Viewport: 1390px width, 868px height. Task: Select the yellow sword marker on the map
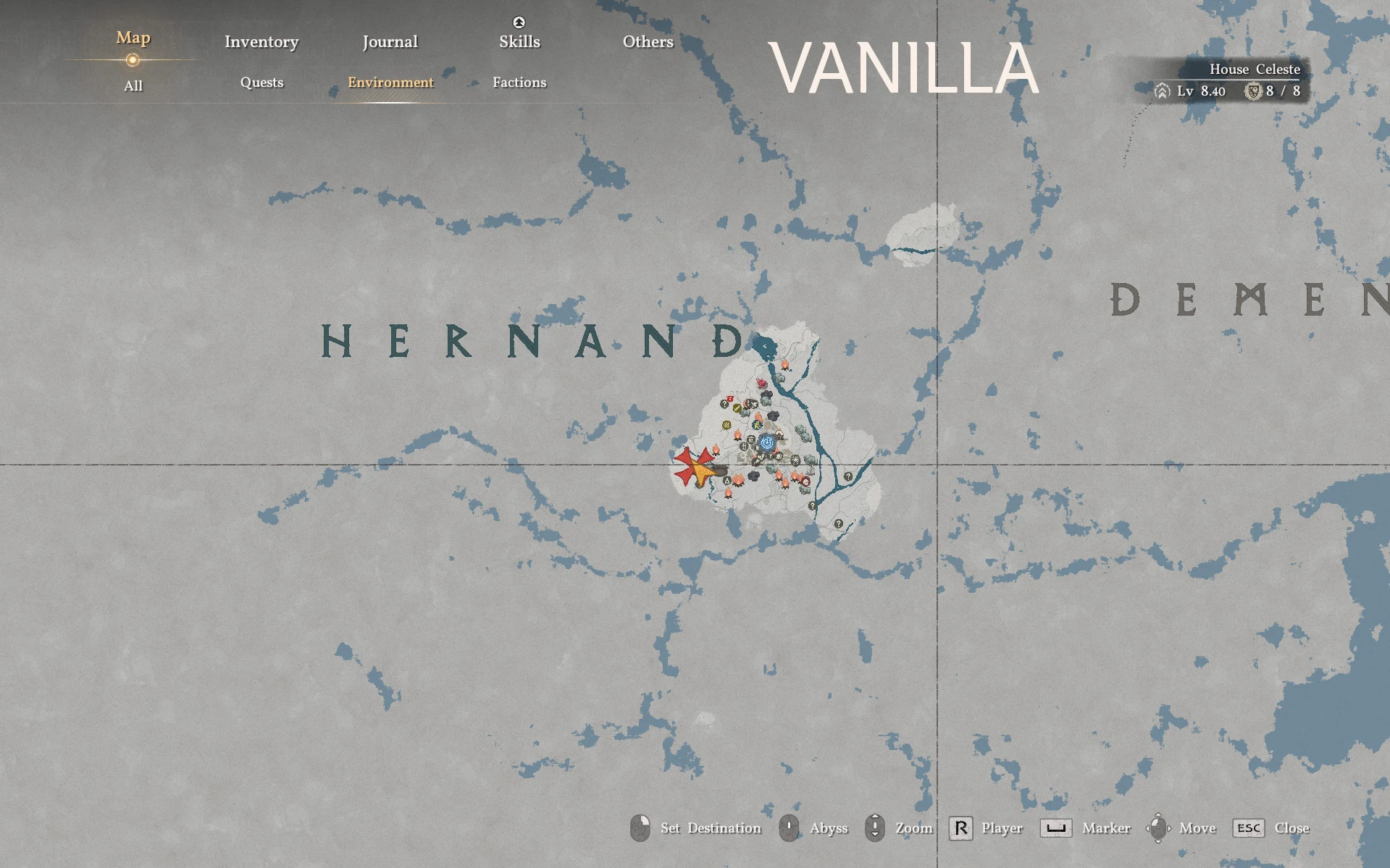point(737,408)
